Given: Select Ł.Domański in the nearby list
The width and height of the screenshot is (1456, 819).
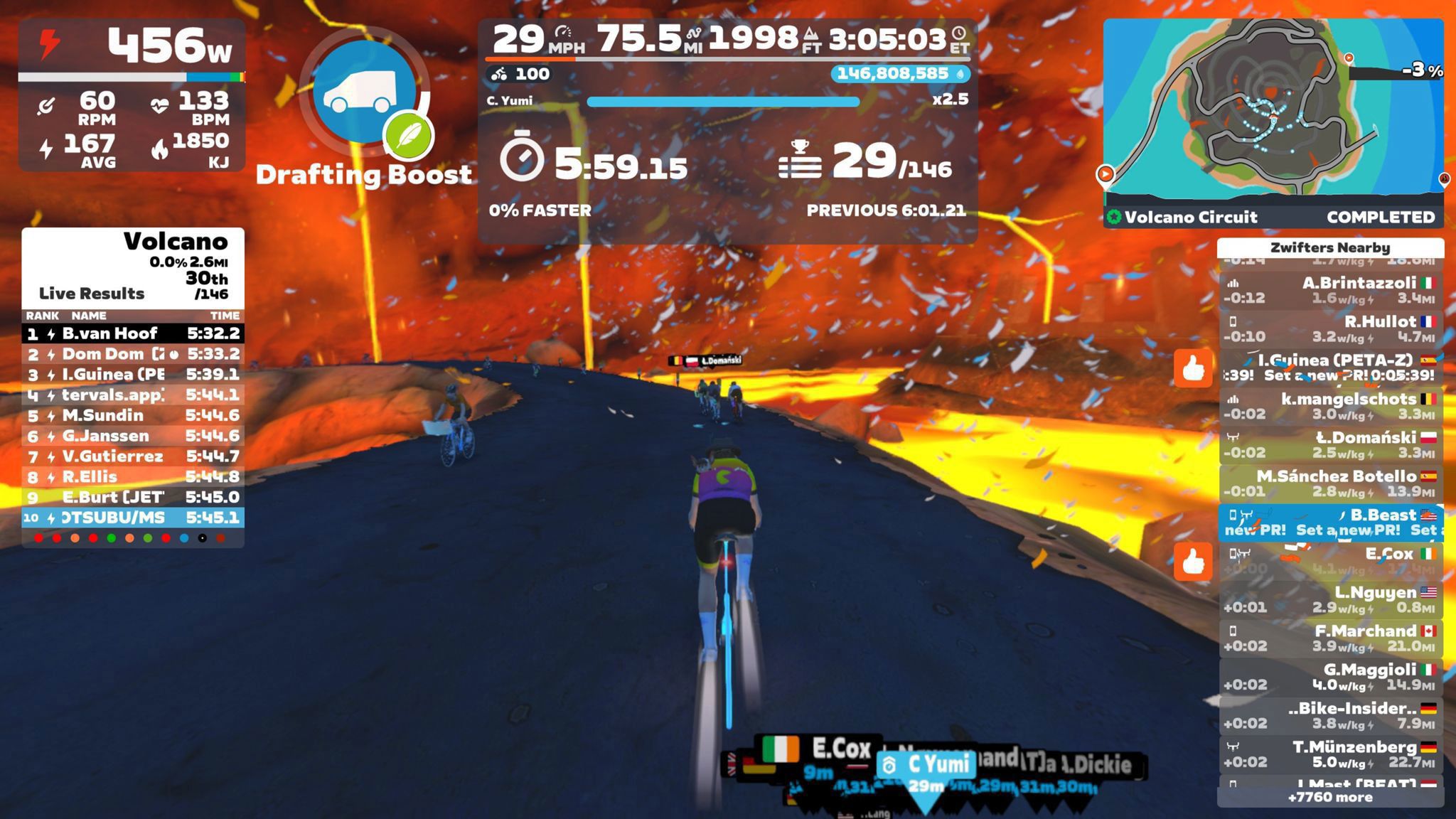Looking at the screenshot, I should click(1330, 444).
